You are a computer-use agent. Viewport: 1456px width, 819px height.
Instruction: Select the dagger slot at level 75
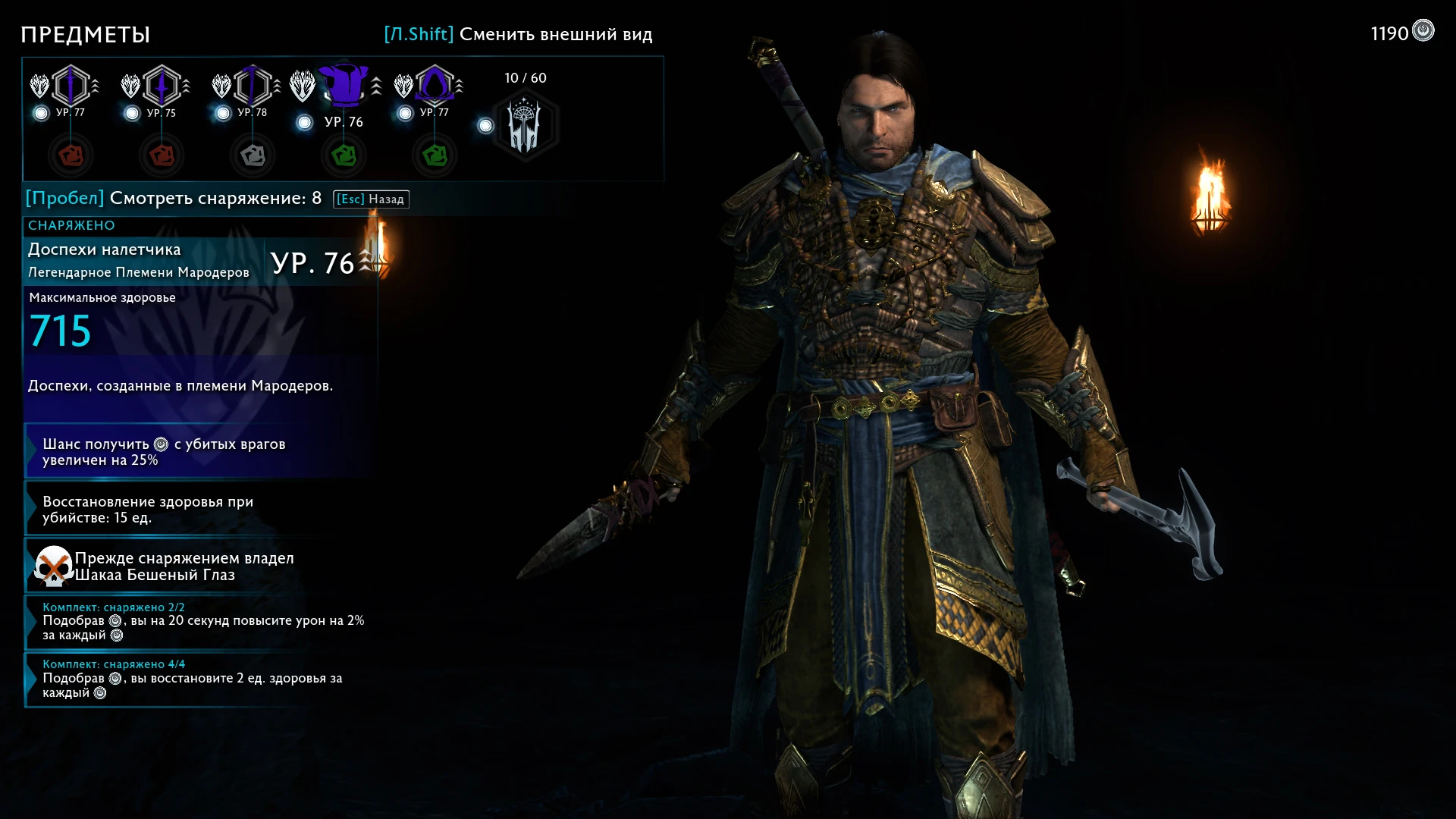pyautogui.click(x=161, y=86)
